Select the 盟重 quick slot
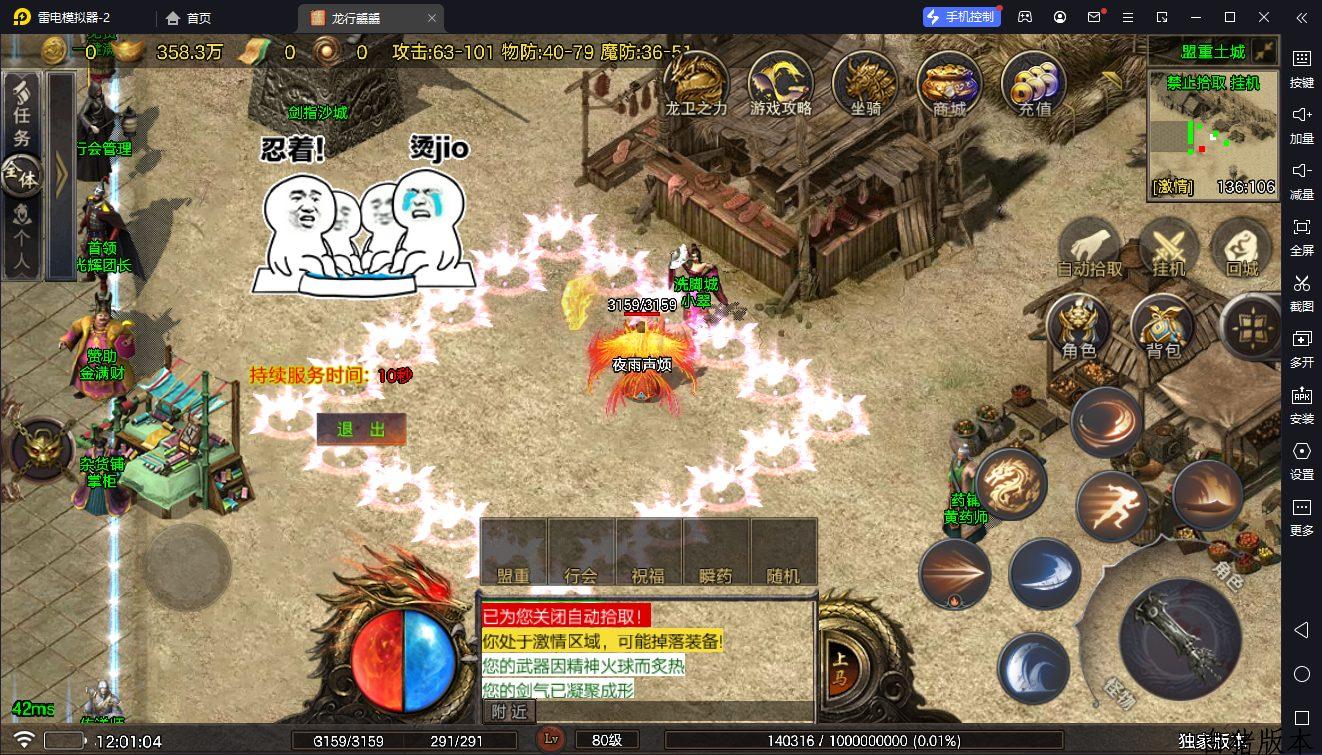This screenshot has height=755, width=1322. tap(513, 552)
